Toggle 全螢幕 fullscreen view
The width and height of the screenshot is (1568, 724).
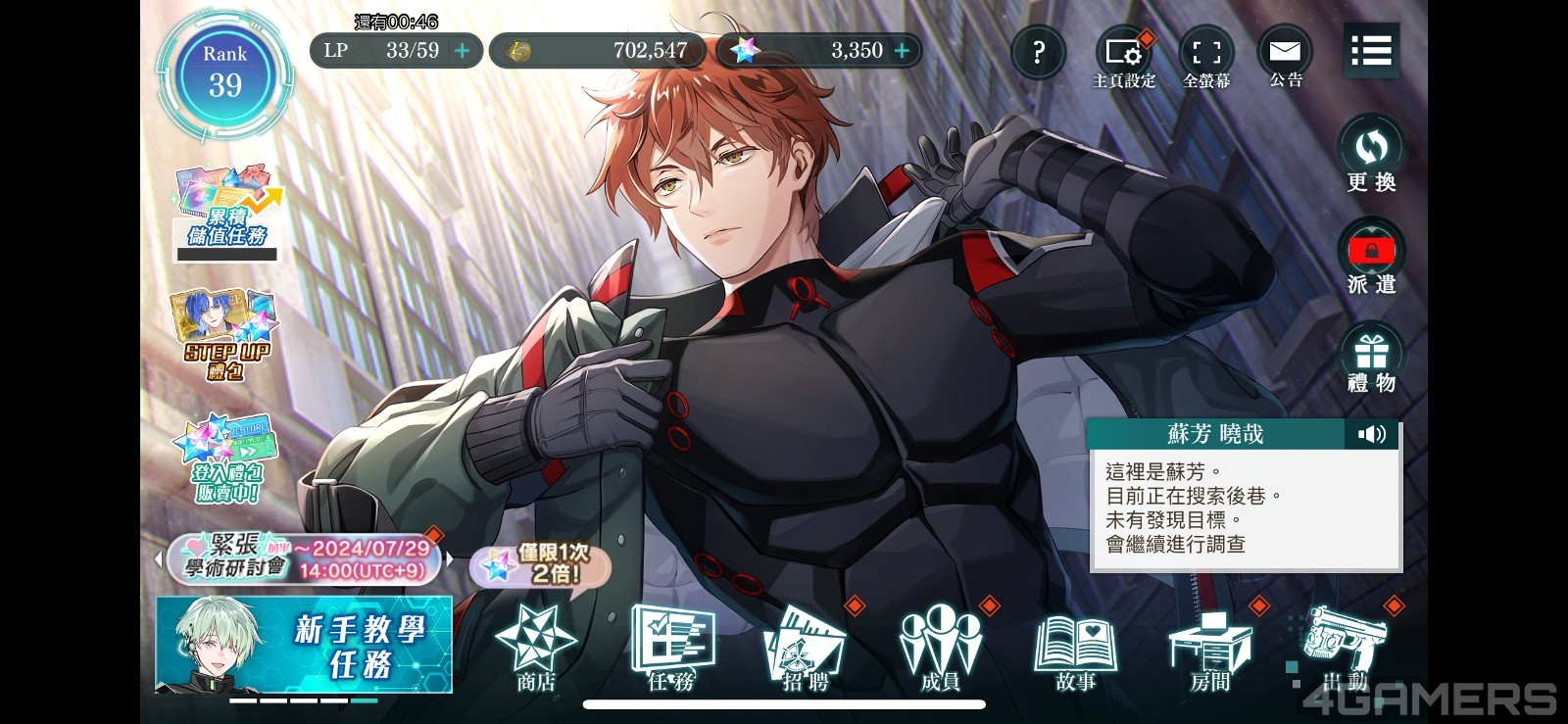1206,61
